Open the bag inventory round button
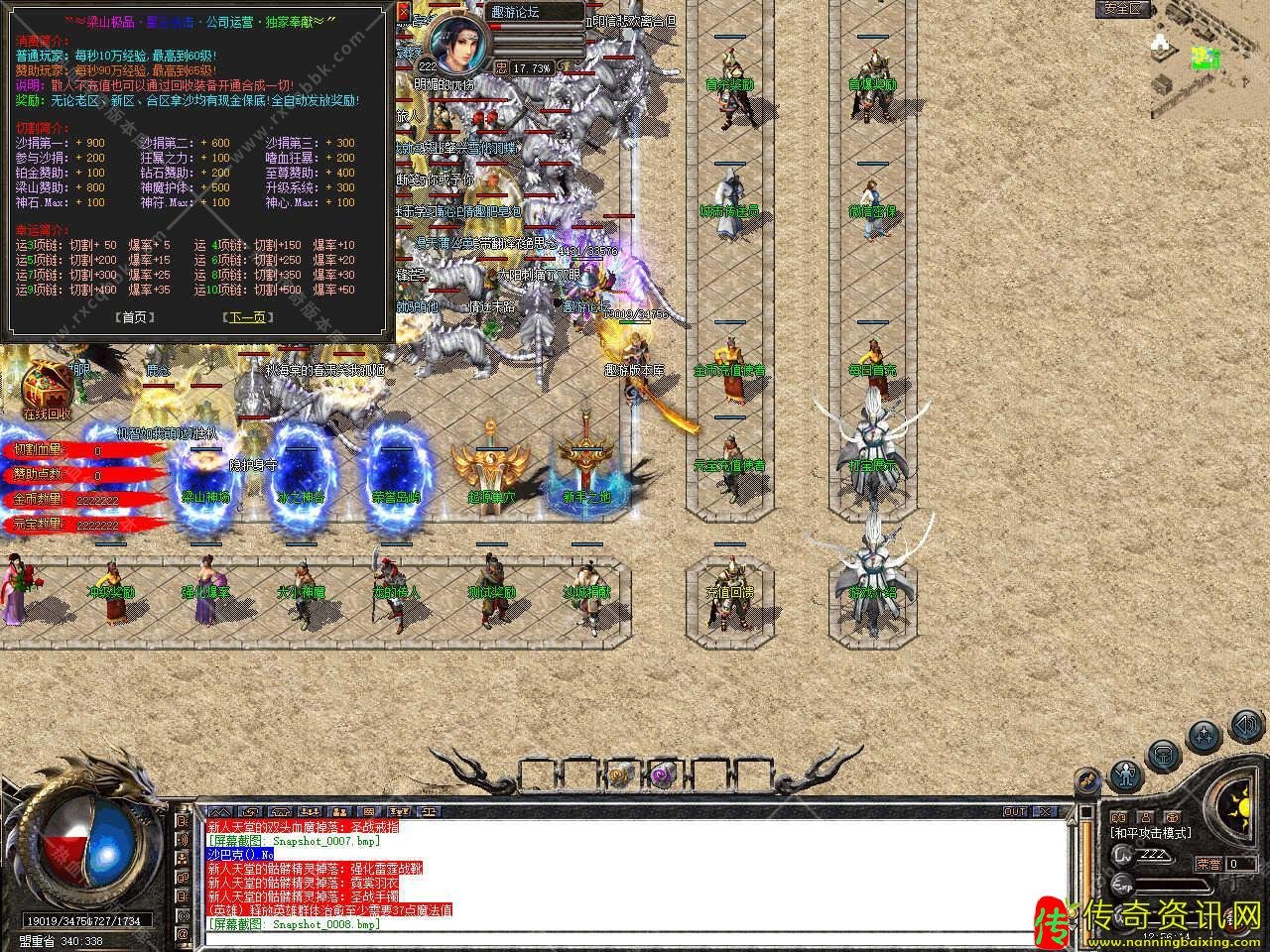The height and width of the screenshot is (952, 1270). pos(1164,756)
